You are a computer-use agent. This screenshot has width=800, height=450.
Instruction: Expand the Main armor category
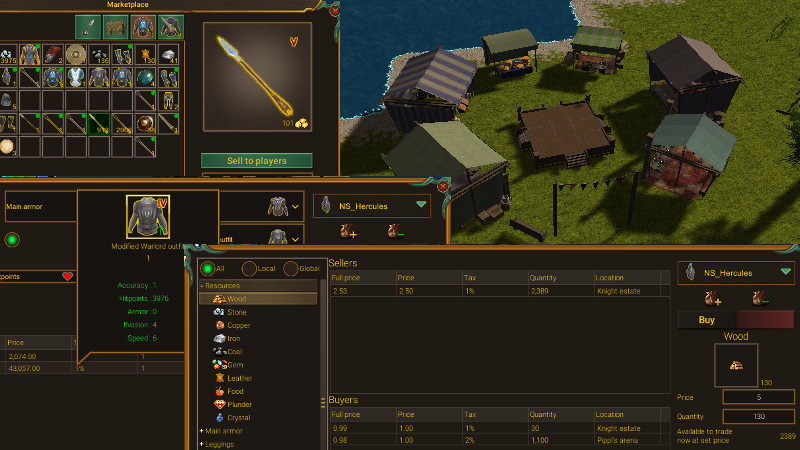coord(223,430)
